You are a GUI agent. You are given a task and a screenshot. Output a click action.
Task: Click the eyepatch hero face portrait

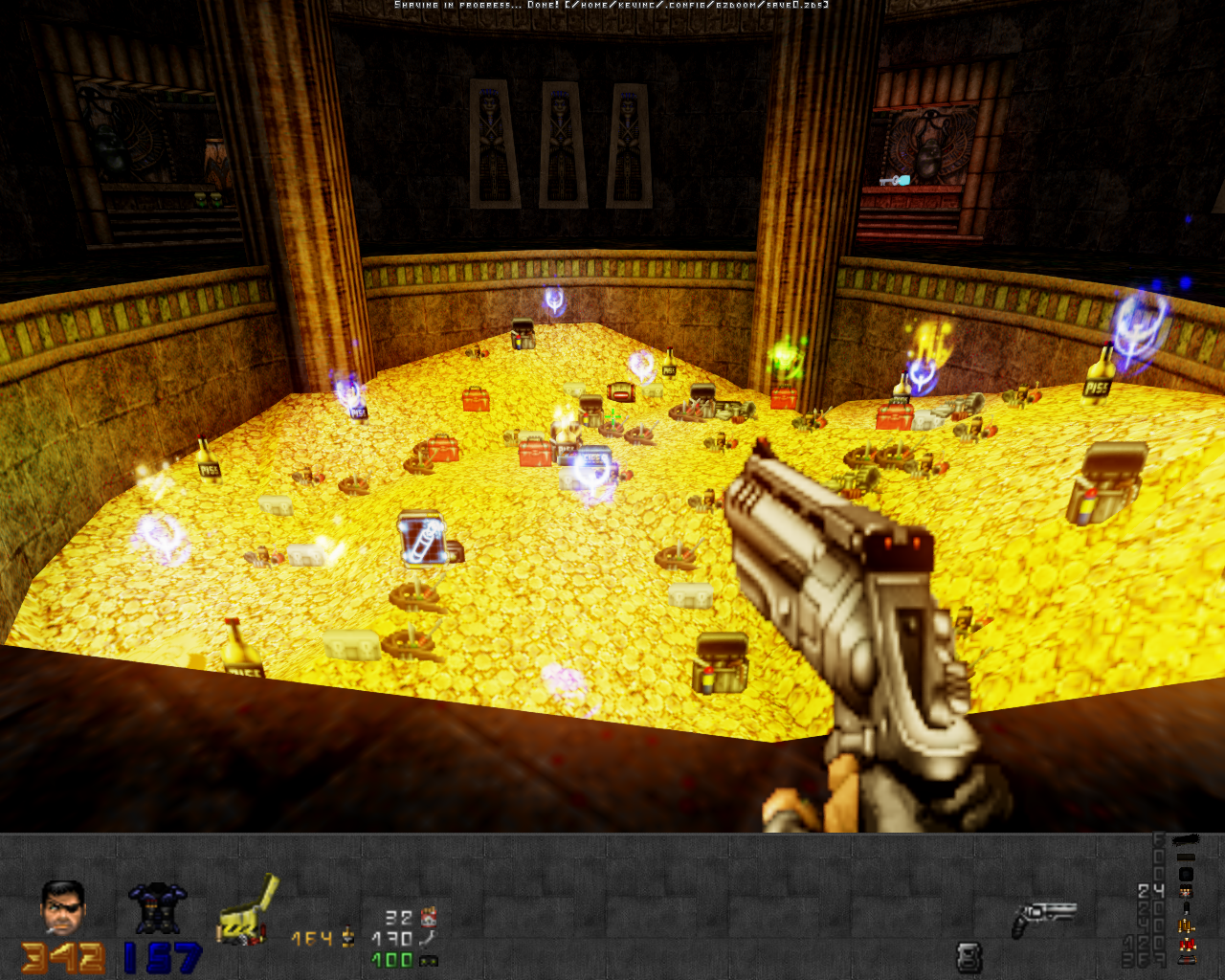[x=62, y=907]
